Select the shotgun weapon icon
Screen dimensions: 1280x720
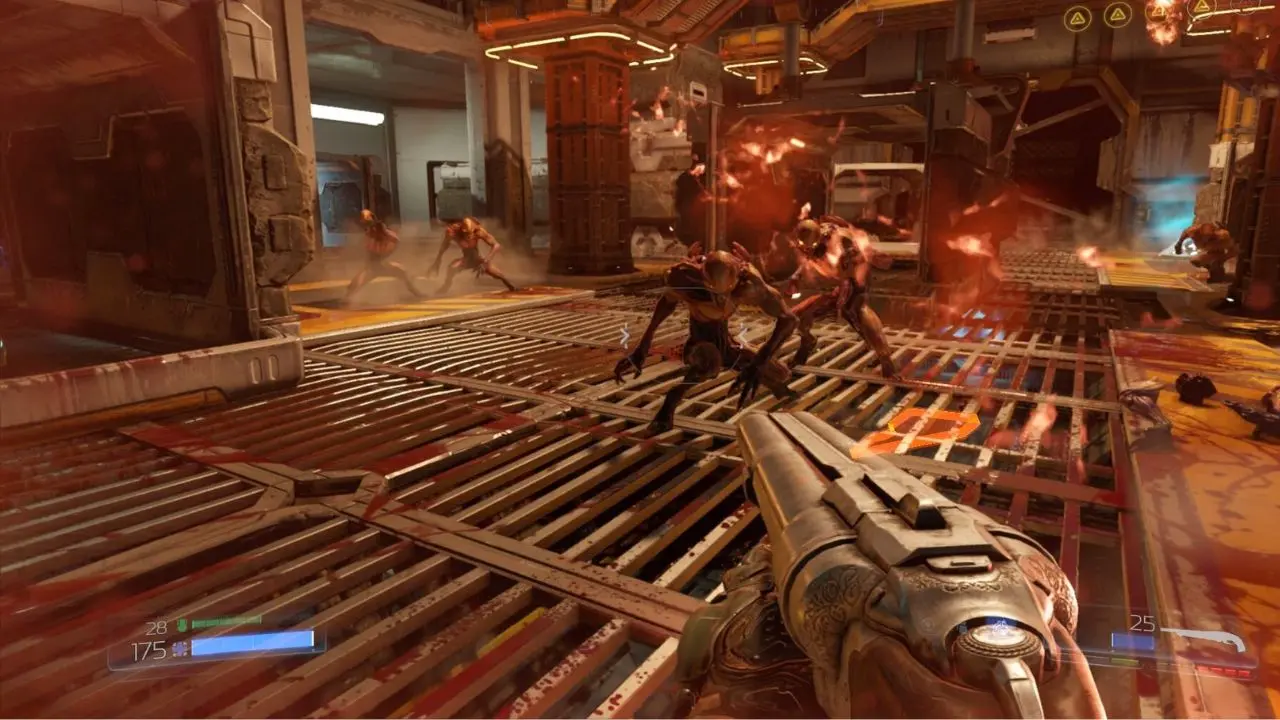(1208, 635)
